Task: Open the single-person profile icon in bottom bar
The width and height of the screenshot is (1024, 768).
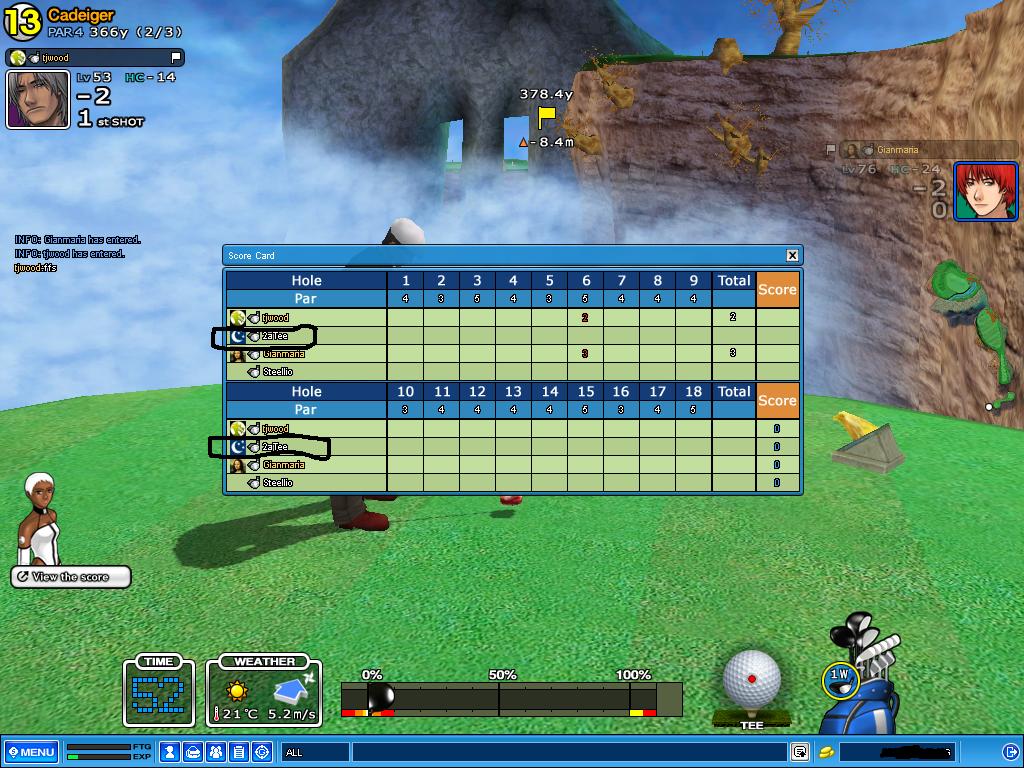Action: (170, 752)
